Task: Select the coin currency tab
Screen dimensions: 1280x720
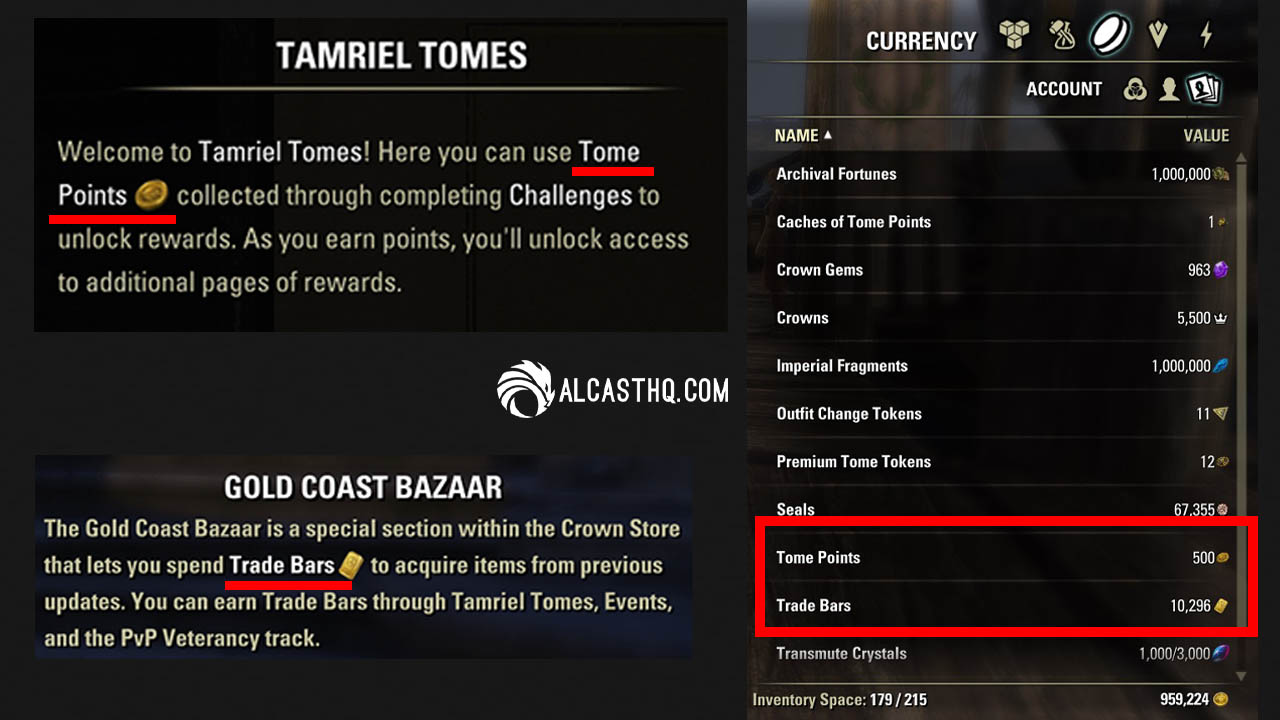Action: [1110, 35]
